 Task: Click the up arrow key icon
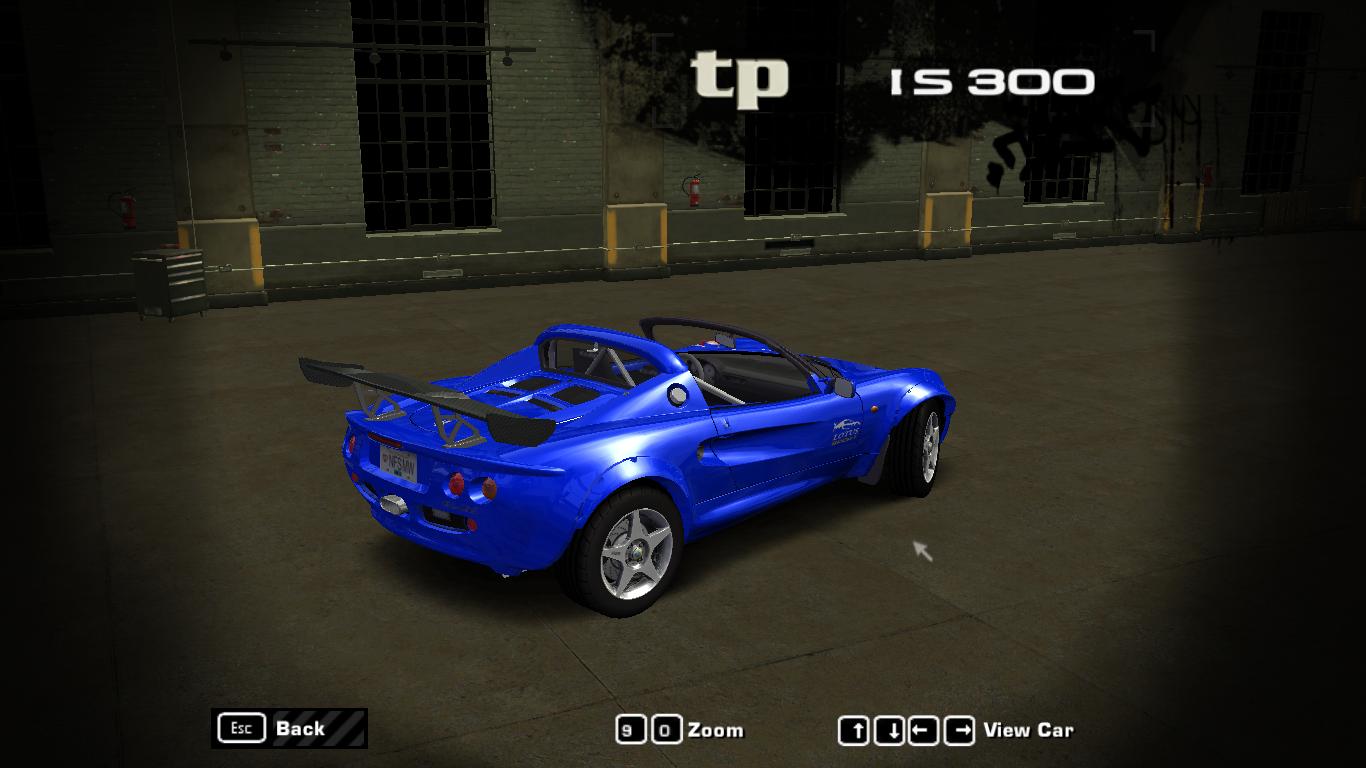click(855, 730)
